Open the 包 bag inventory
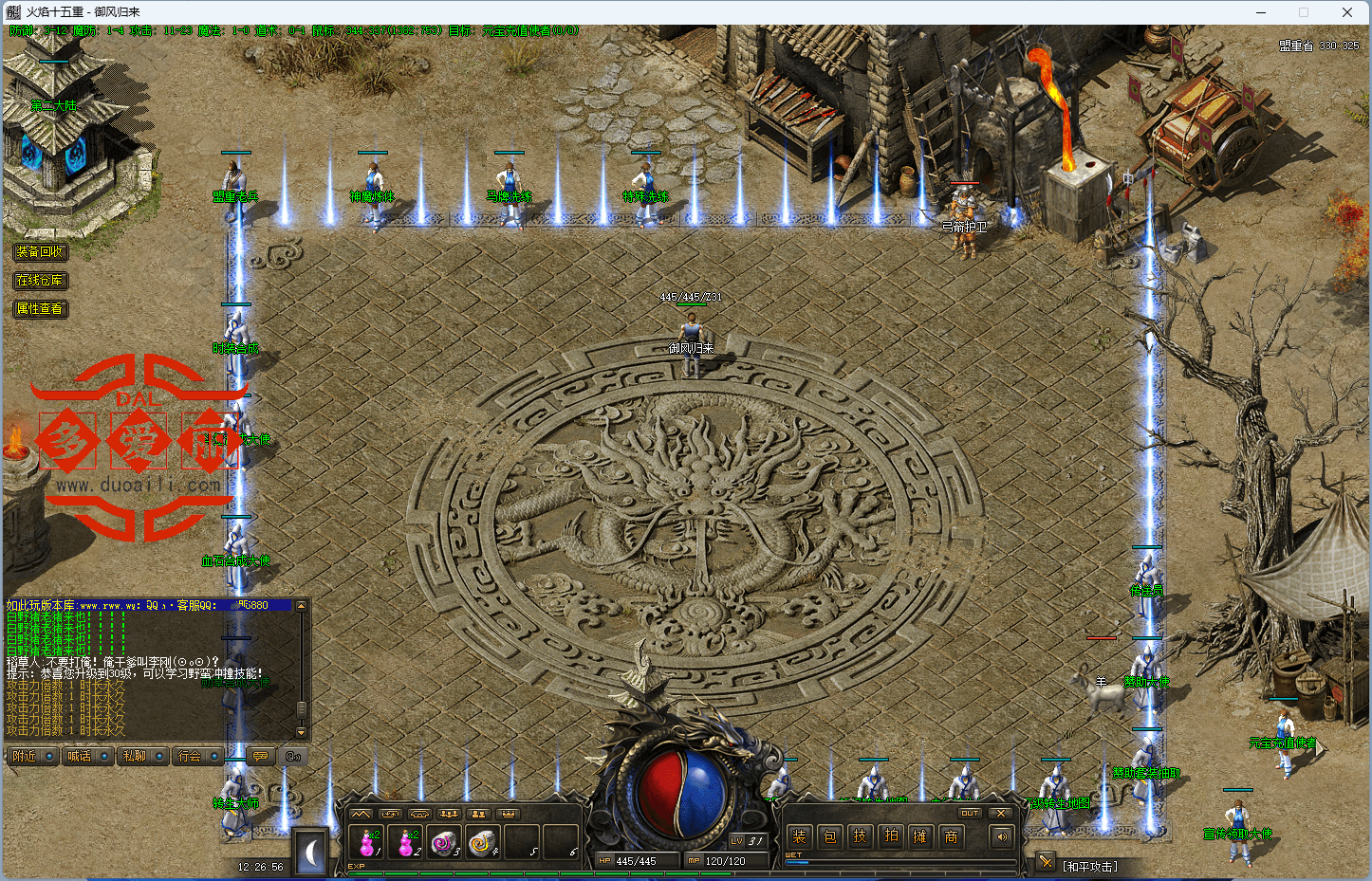The width and height of the screenshot is (1372, 881). coord(830,836)
